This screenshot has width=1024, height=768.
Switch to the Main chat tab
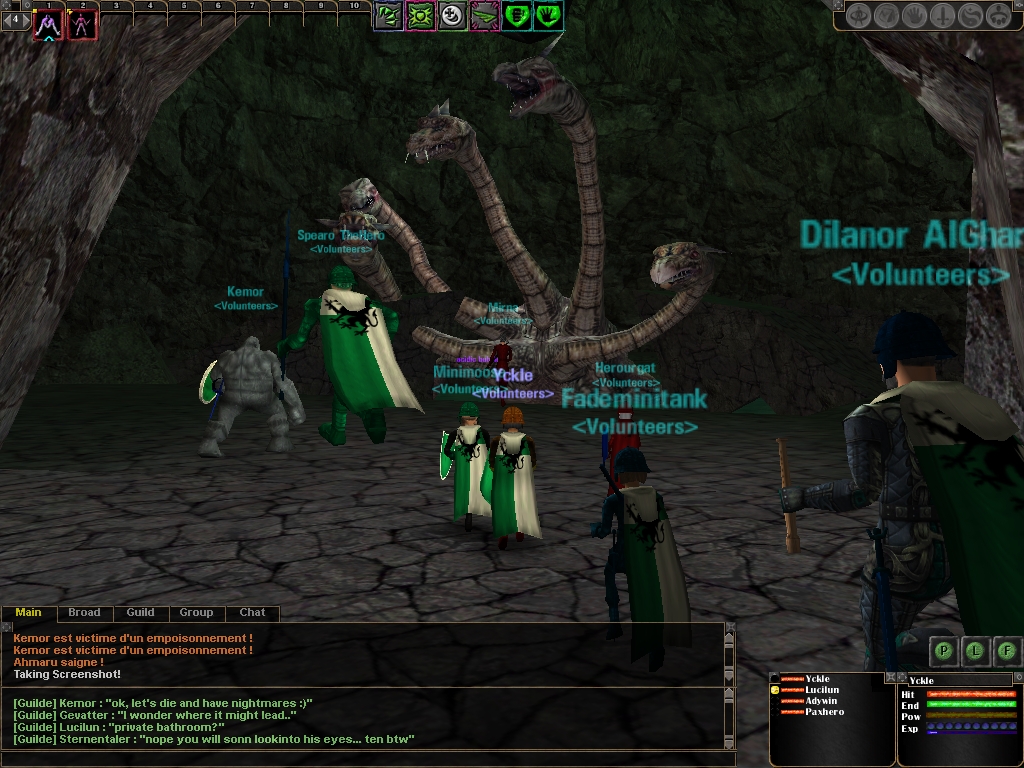[x=28, y=612]
